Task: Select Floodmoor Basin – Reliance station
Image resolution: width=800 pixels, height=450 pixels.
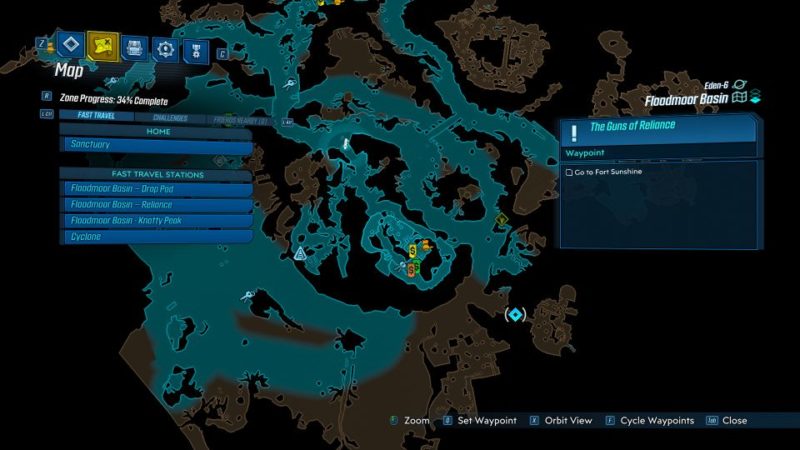Action: click(156, 205)
